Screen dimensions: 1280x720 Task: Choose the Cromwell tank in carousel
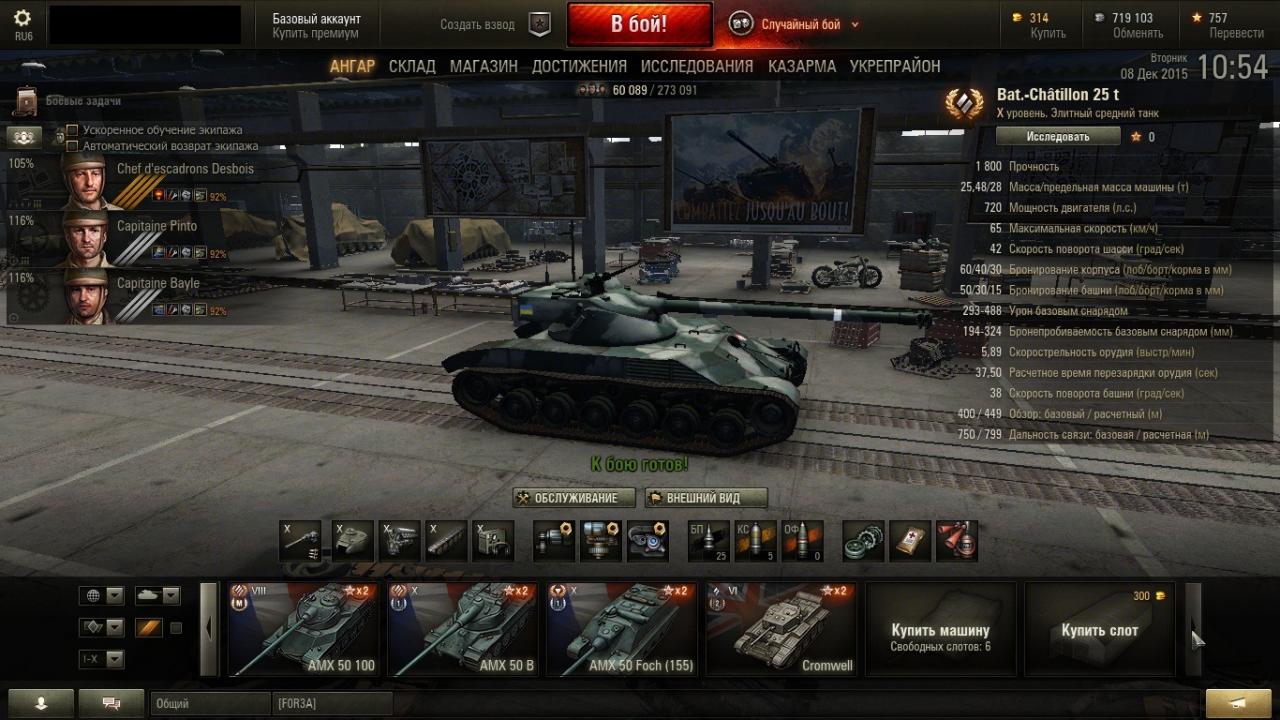[781, 630]
